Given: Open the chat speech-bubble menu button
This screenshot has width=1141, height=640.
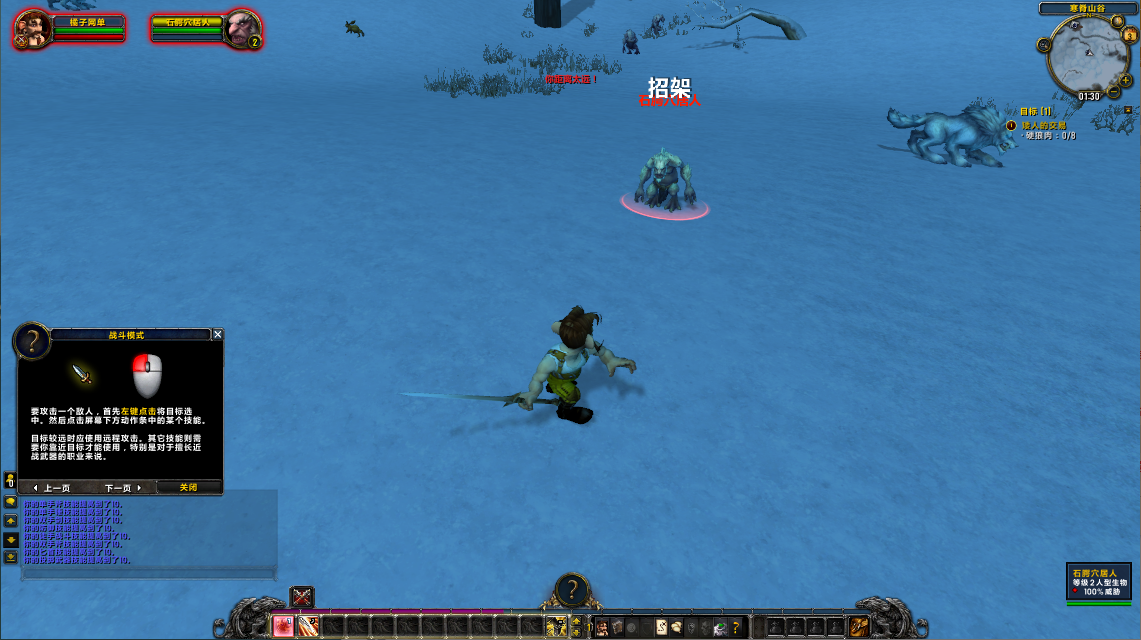Looking at the screenshot, I should tap(10, 502).
